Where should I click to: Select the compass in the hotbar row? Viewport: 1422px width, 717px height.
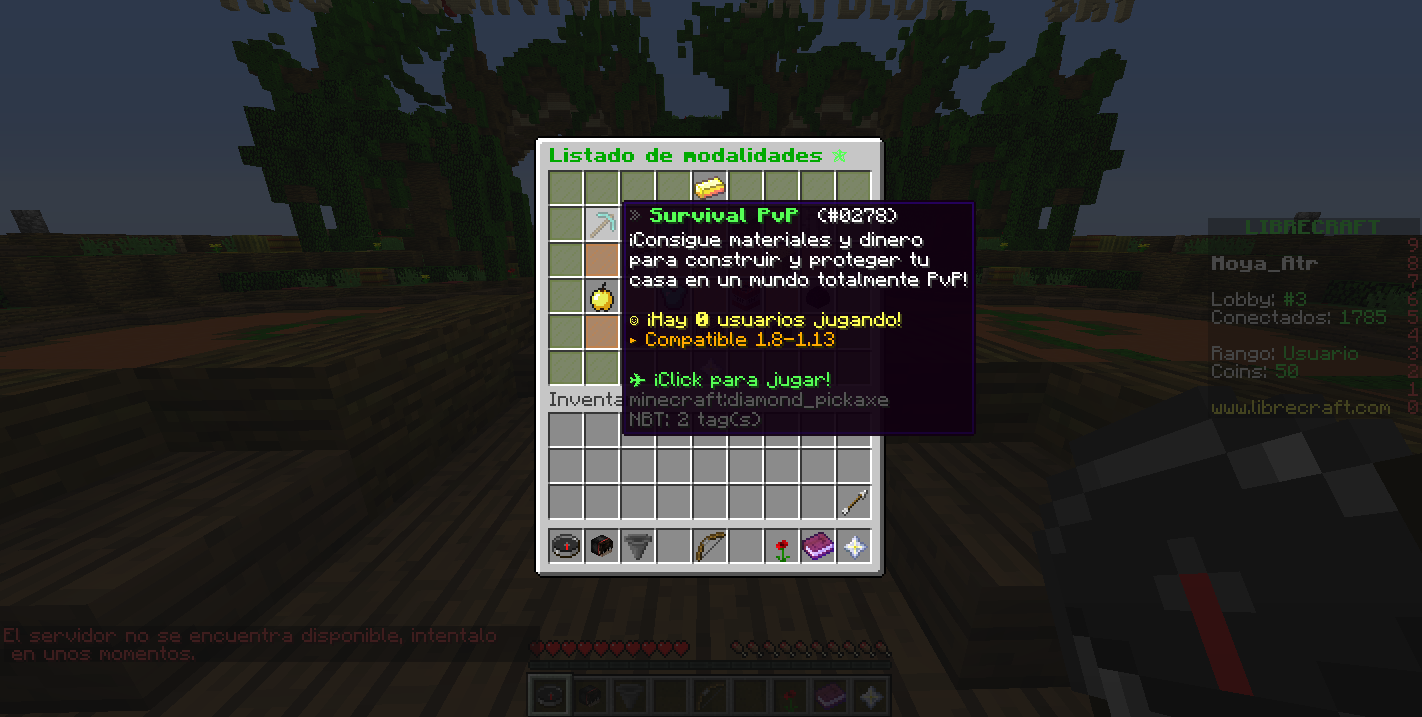[x=566, y=546]
